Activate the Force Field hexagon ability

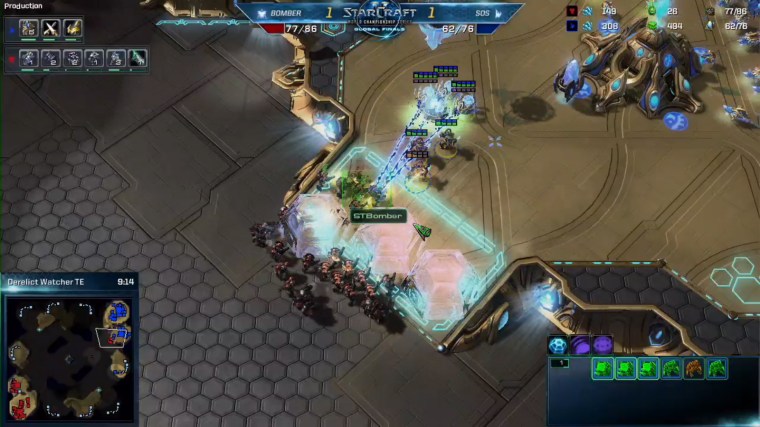click(558, 345)
